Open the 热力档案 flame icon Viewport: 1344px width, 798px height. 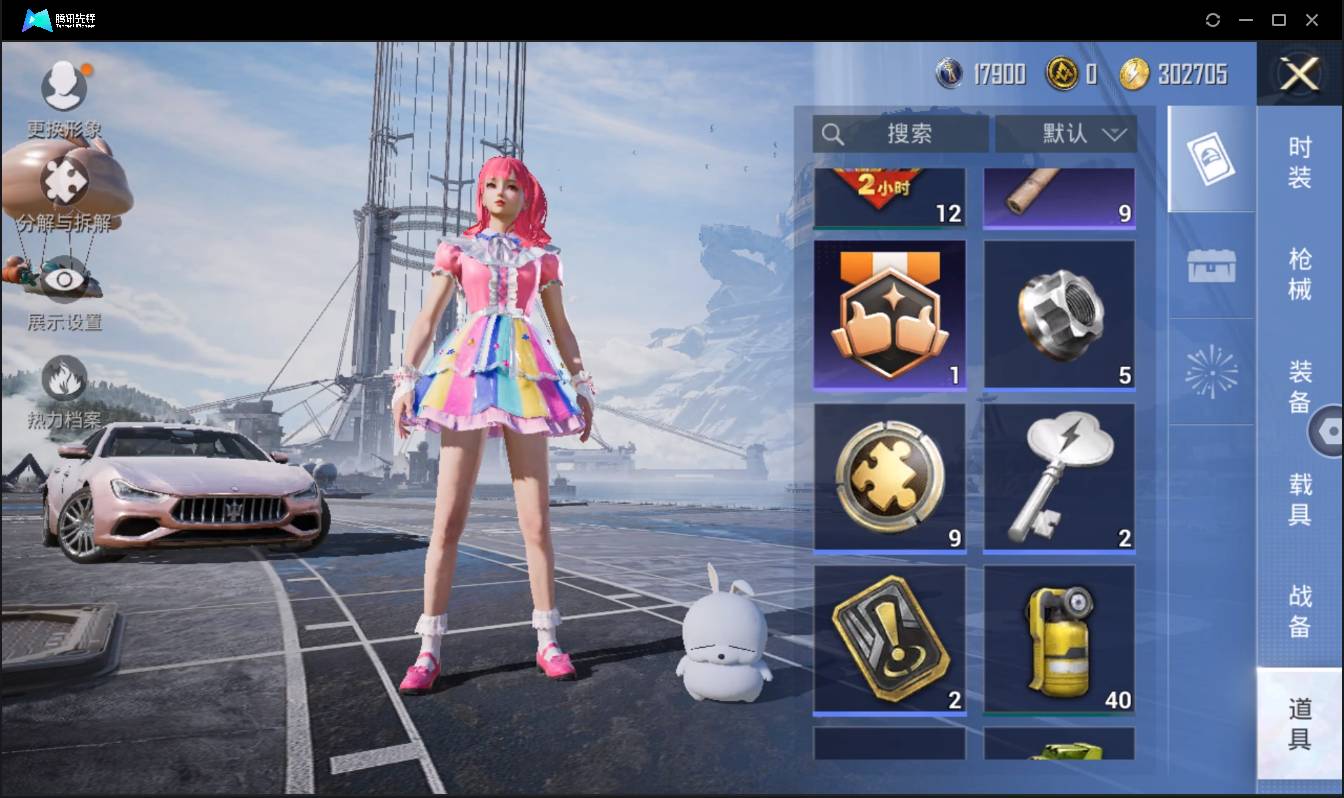coord(64,380)
